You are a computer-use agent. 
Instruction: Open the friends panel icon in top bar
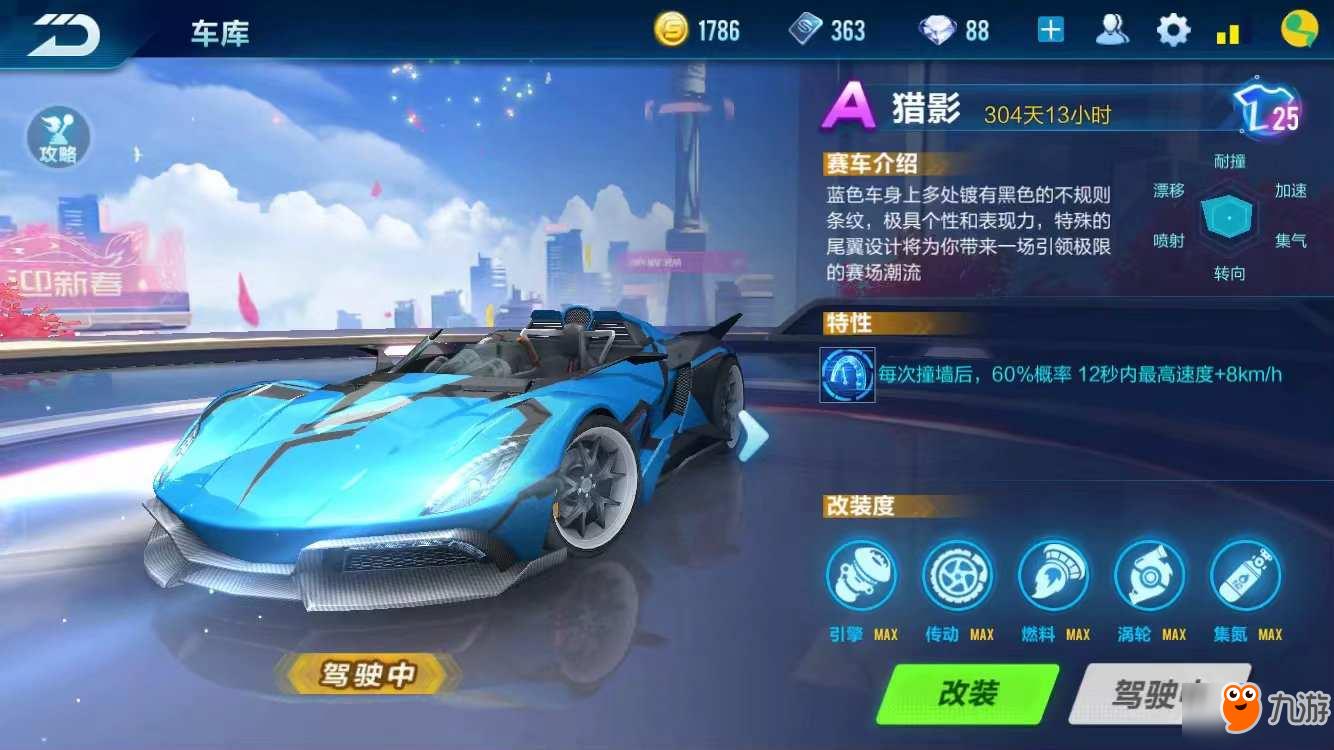1113,30
